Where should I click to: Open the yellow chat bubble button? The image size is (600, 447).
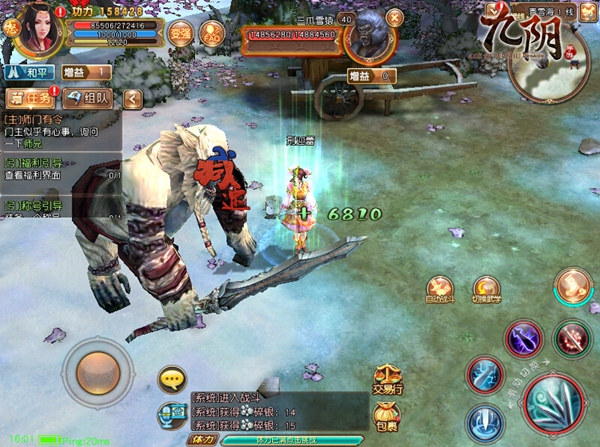[173, 378]
